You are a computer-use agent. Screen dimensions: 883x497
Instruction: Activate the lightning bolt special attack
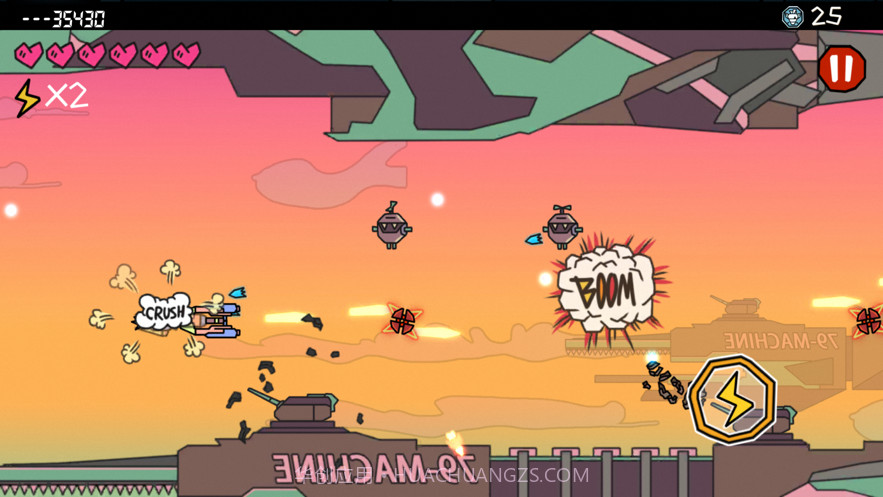[732, 397]
